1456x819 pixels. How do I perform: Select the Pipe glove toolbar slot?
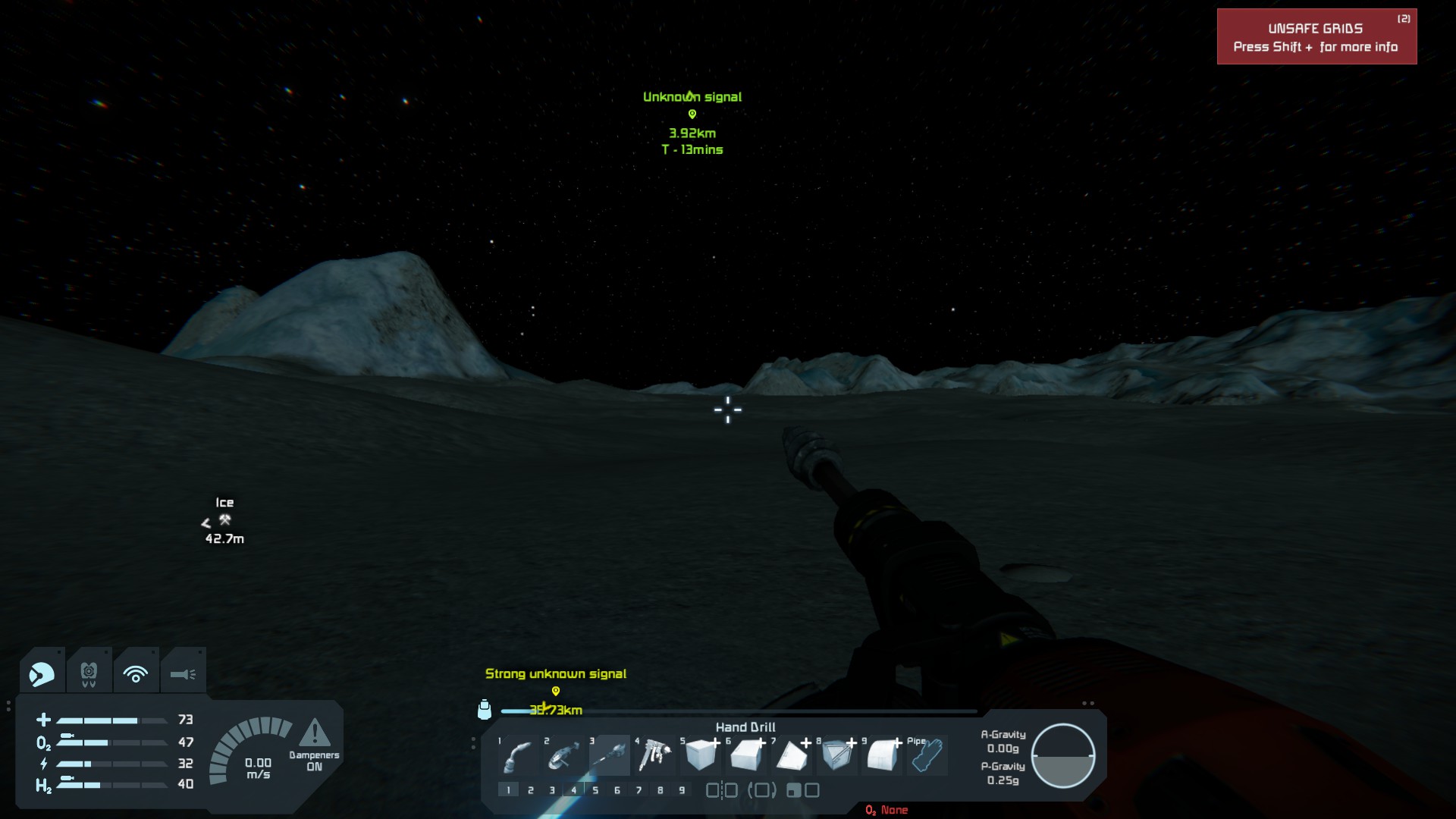927,755
